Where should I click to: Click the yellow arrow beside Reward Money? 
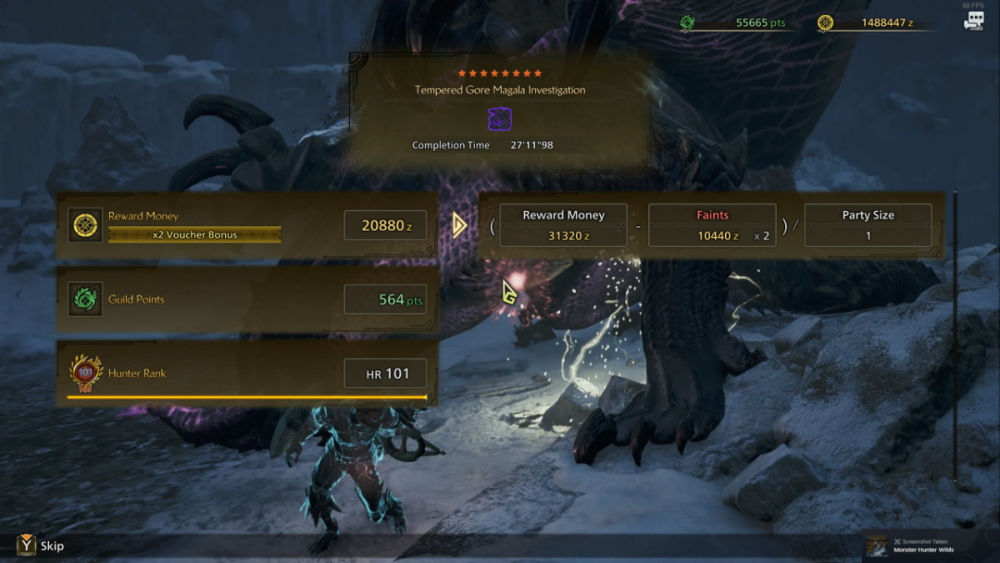click(x=459, y=225)
